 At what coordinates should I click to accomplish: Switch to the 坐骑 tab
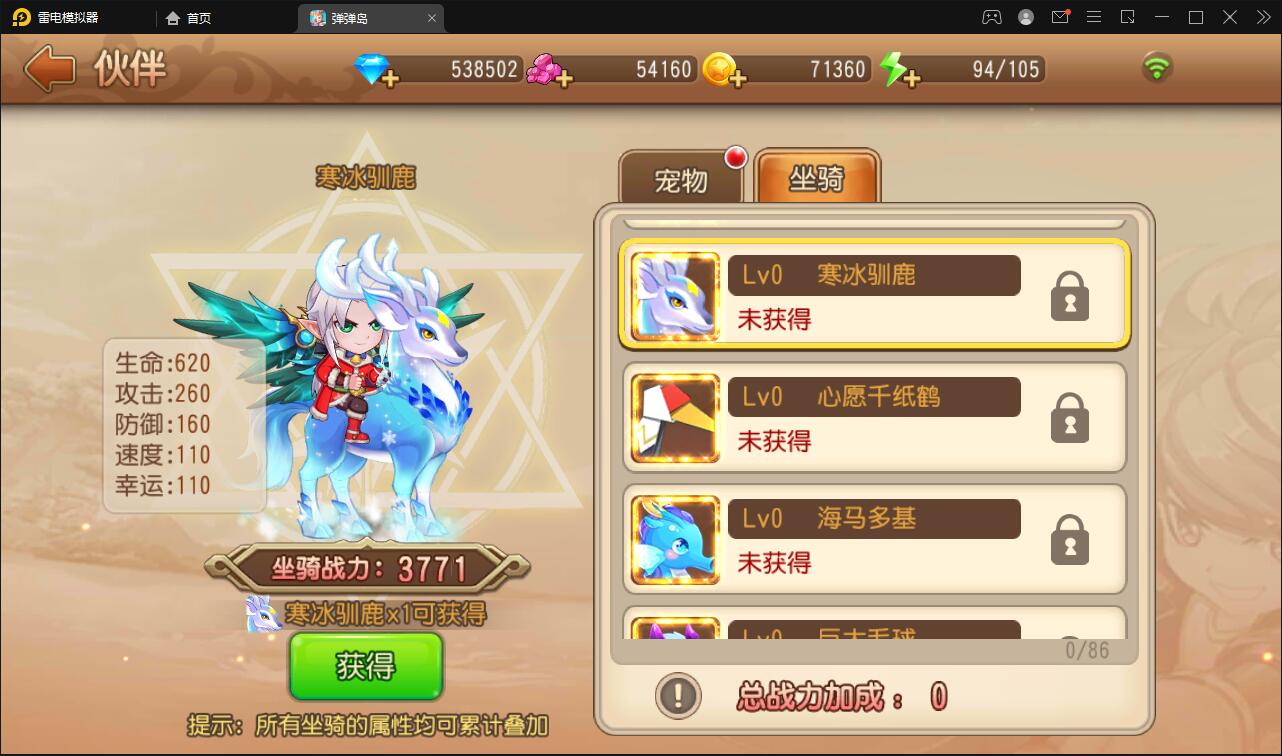point(818,177)
